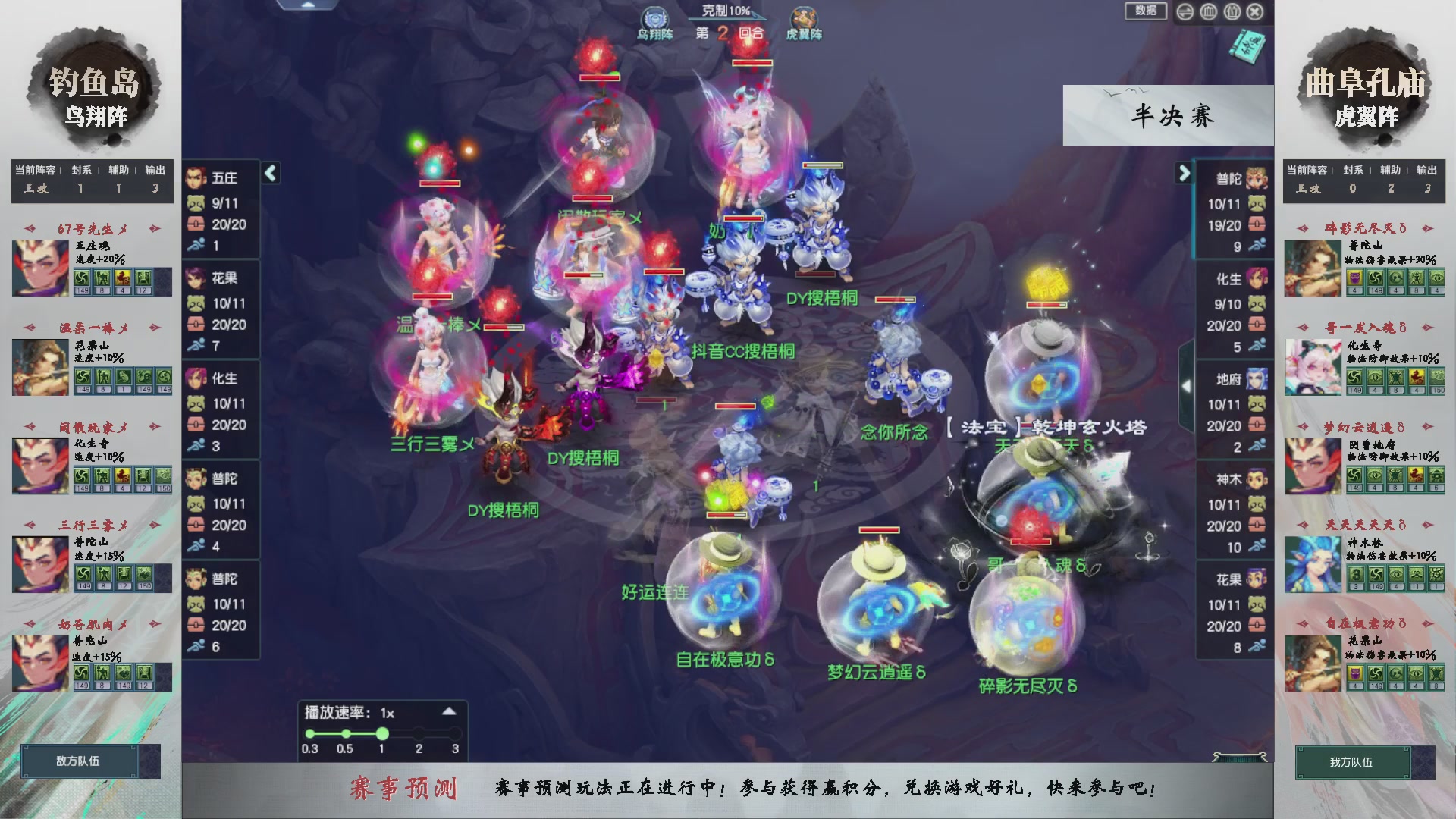This screenshot has width=1456, height=819.
Task: Click the 67号先生 character card thumbnail
Action: (x=39, y=268)
